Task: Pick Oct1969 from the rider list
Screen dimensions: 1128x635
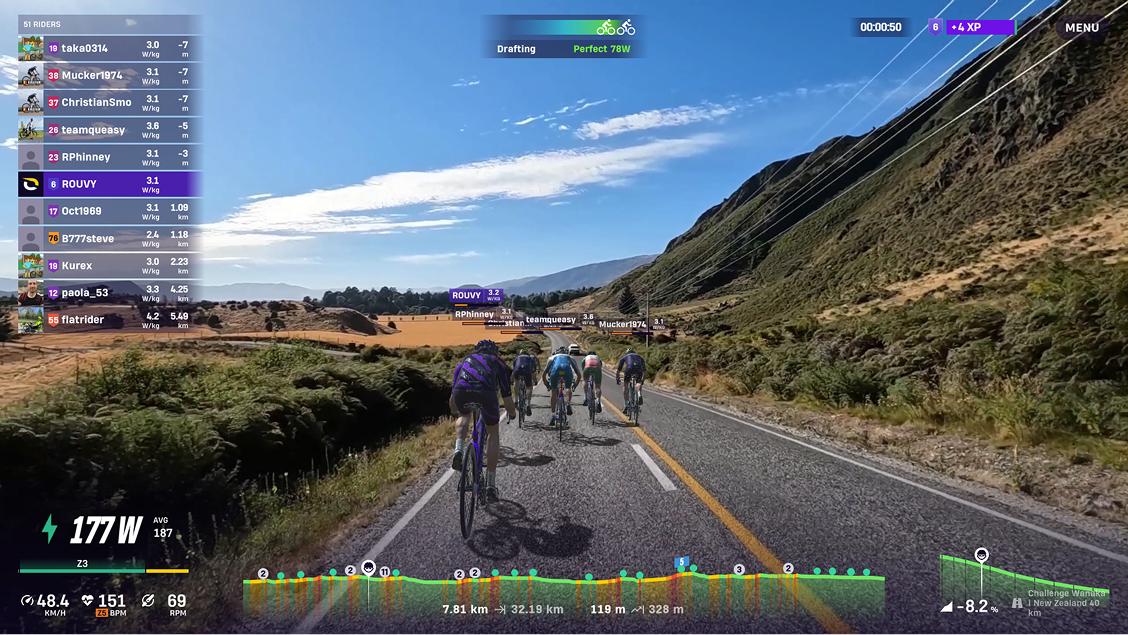Action: point(110,211)
